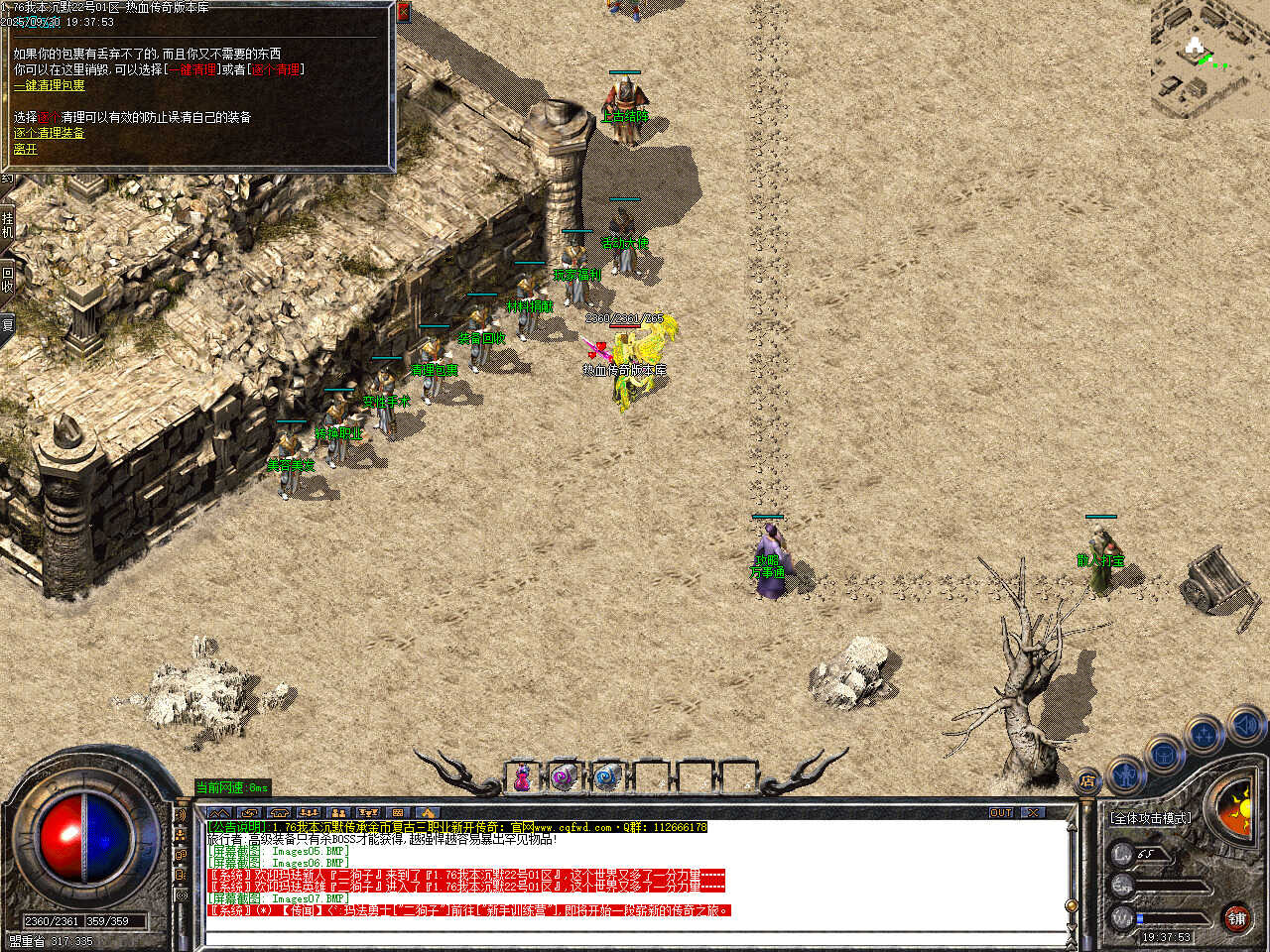This screenshot has height=952, width=1270.
Task: Select the purple scroll hotbar slot
Action: tap(565, 778)
